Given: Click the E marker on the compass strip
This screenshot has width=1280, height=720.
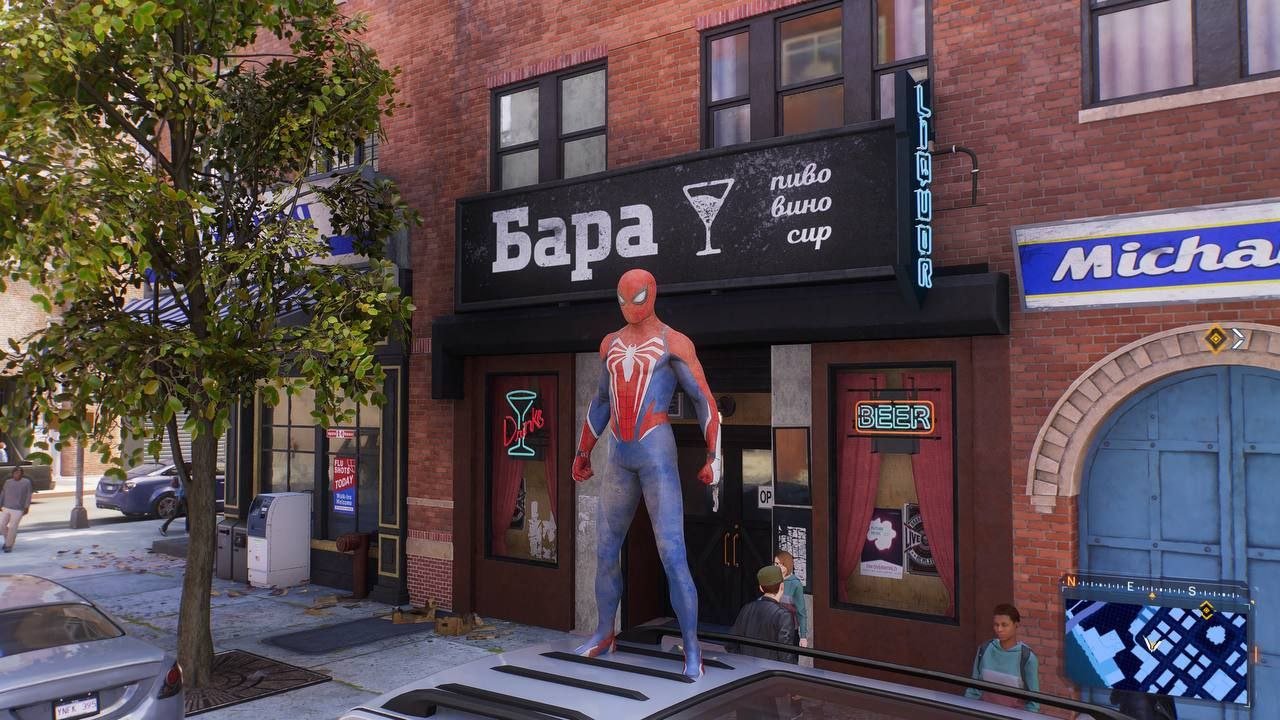Looking at the screenshot, I should pos(1130,586).
